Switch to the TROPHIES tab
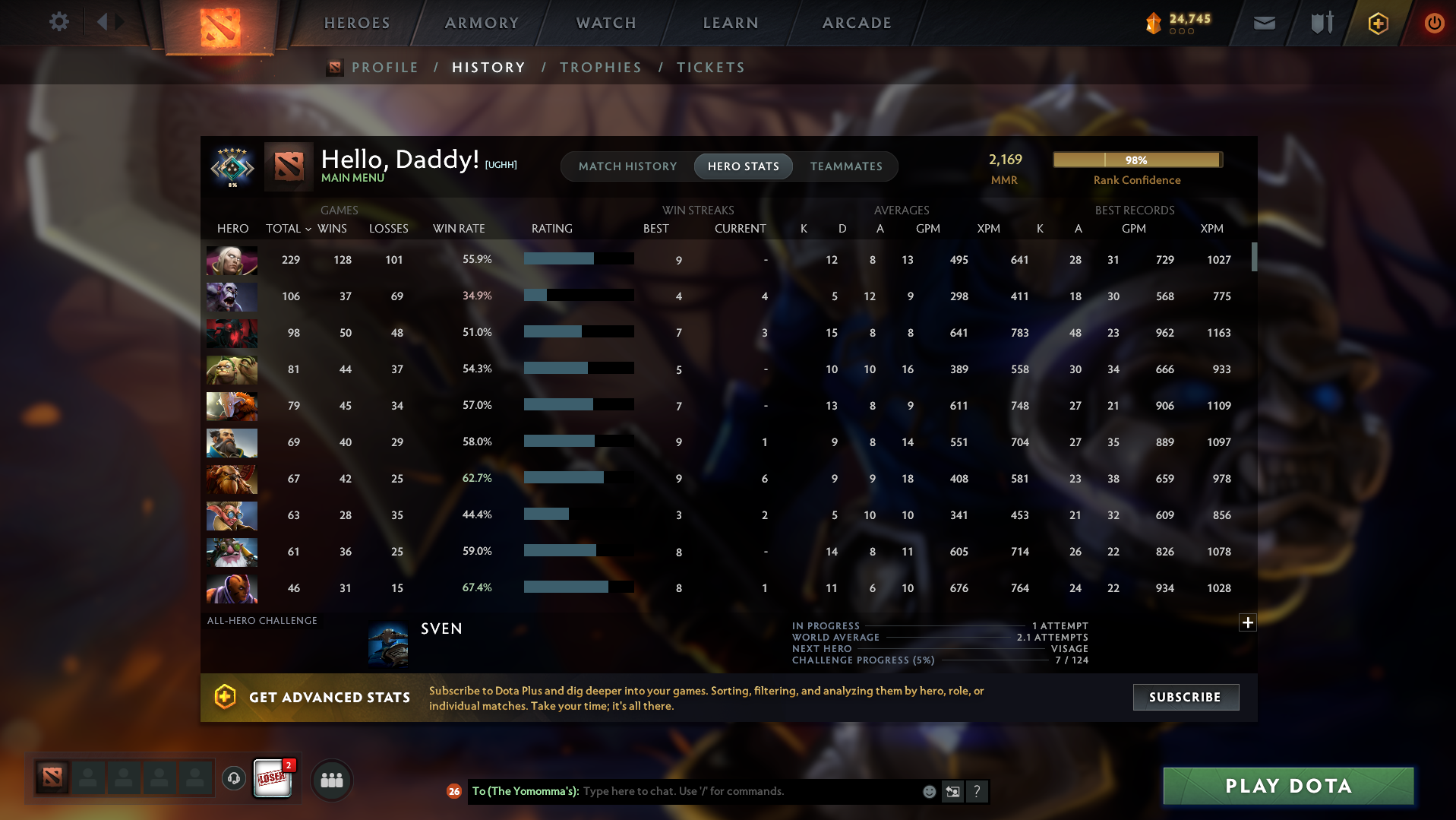 pyautogui.click(x=600, y=68)
